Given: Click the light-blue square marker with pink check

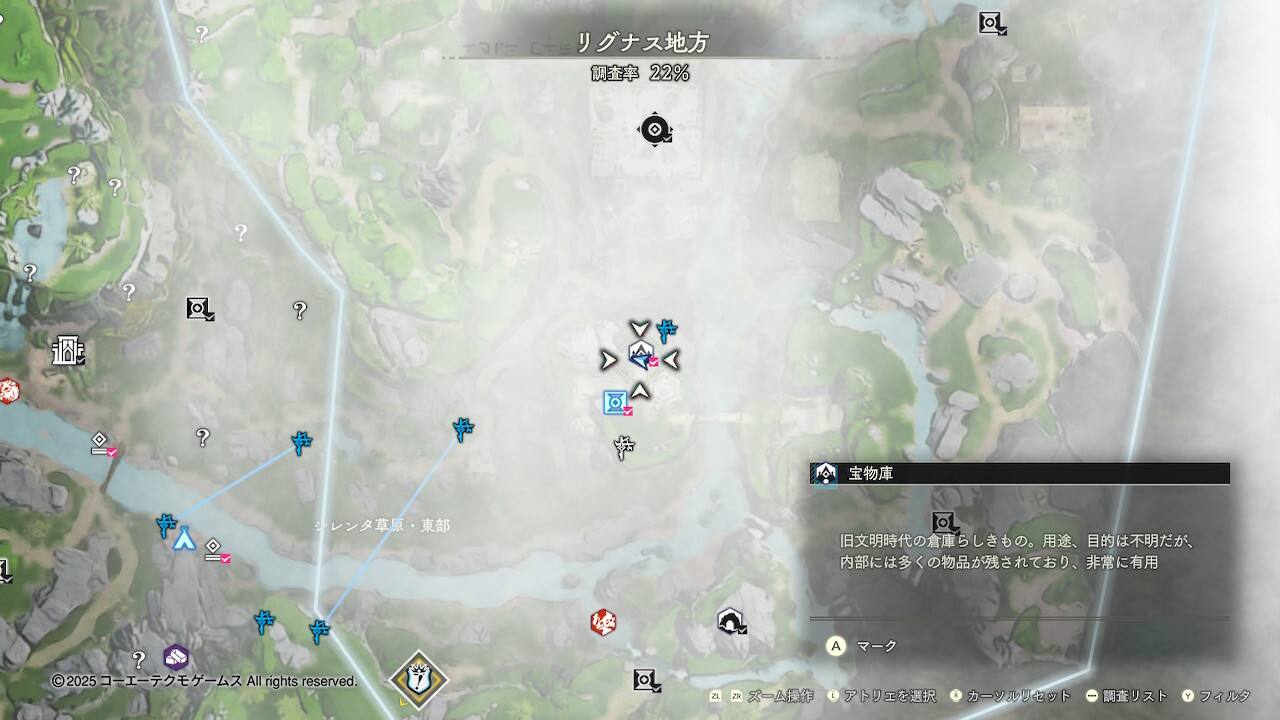Looking at the screenshot, I should (615, 402).
